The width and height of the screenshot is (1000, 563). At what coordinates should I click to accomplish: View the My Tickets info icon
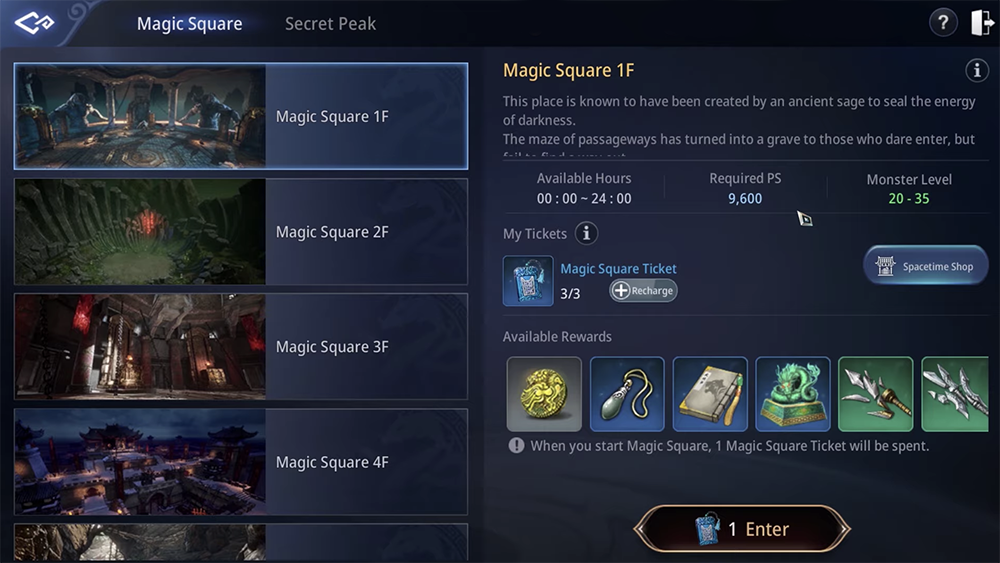[587, 234]
